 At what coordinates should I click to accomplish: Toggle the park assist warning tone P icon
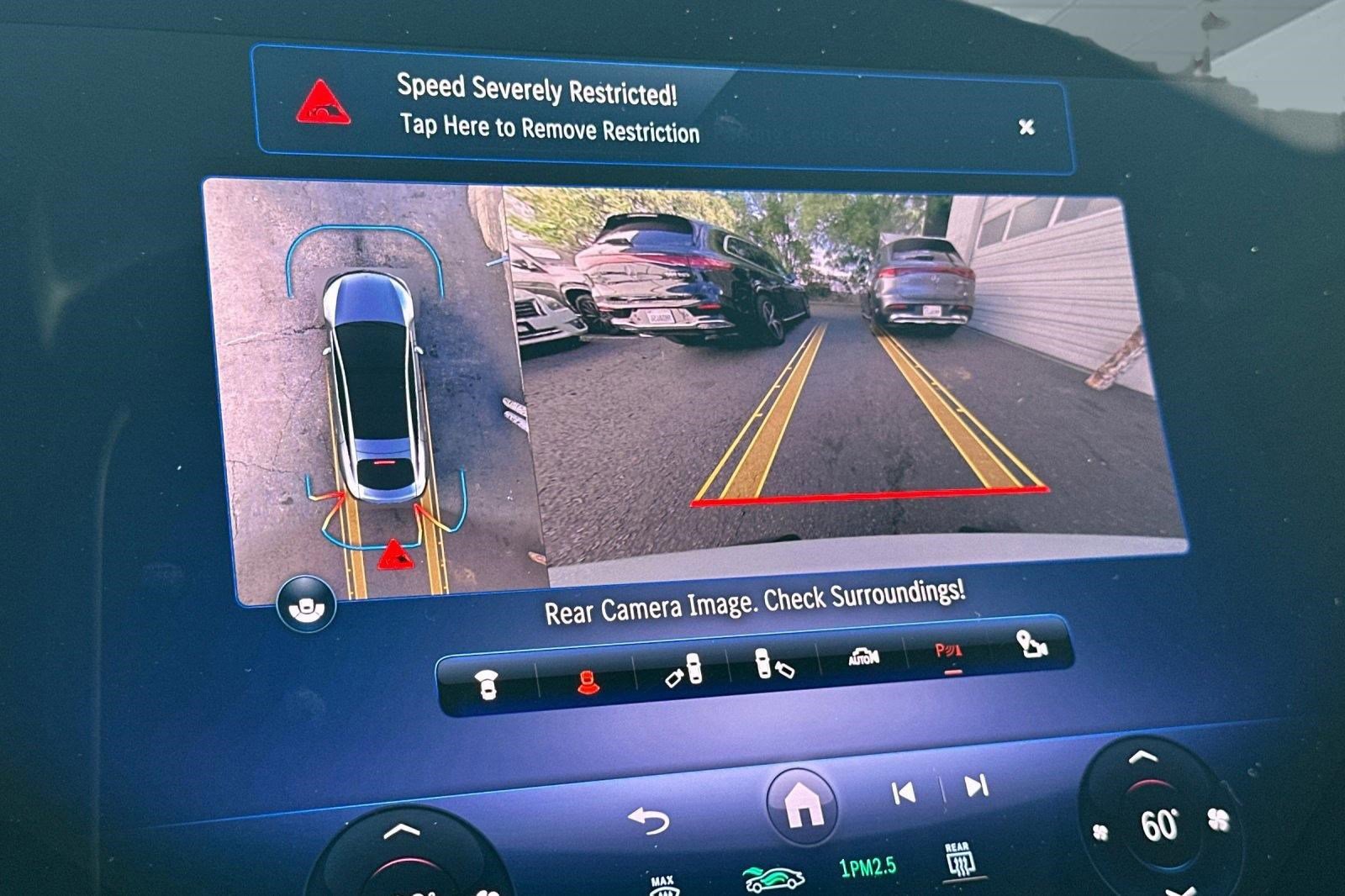(950, 650)
